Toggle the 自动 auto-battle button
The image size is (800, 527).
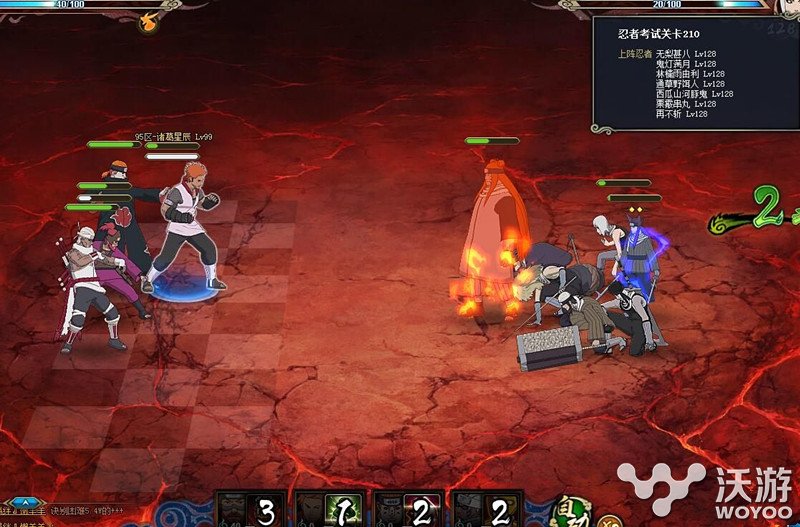(x=572, y=510)
